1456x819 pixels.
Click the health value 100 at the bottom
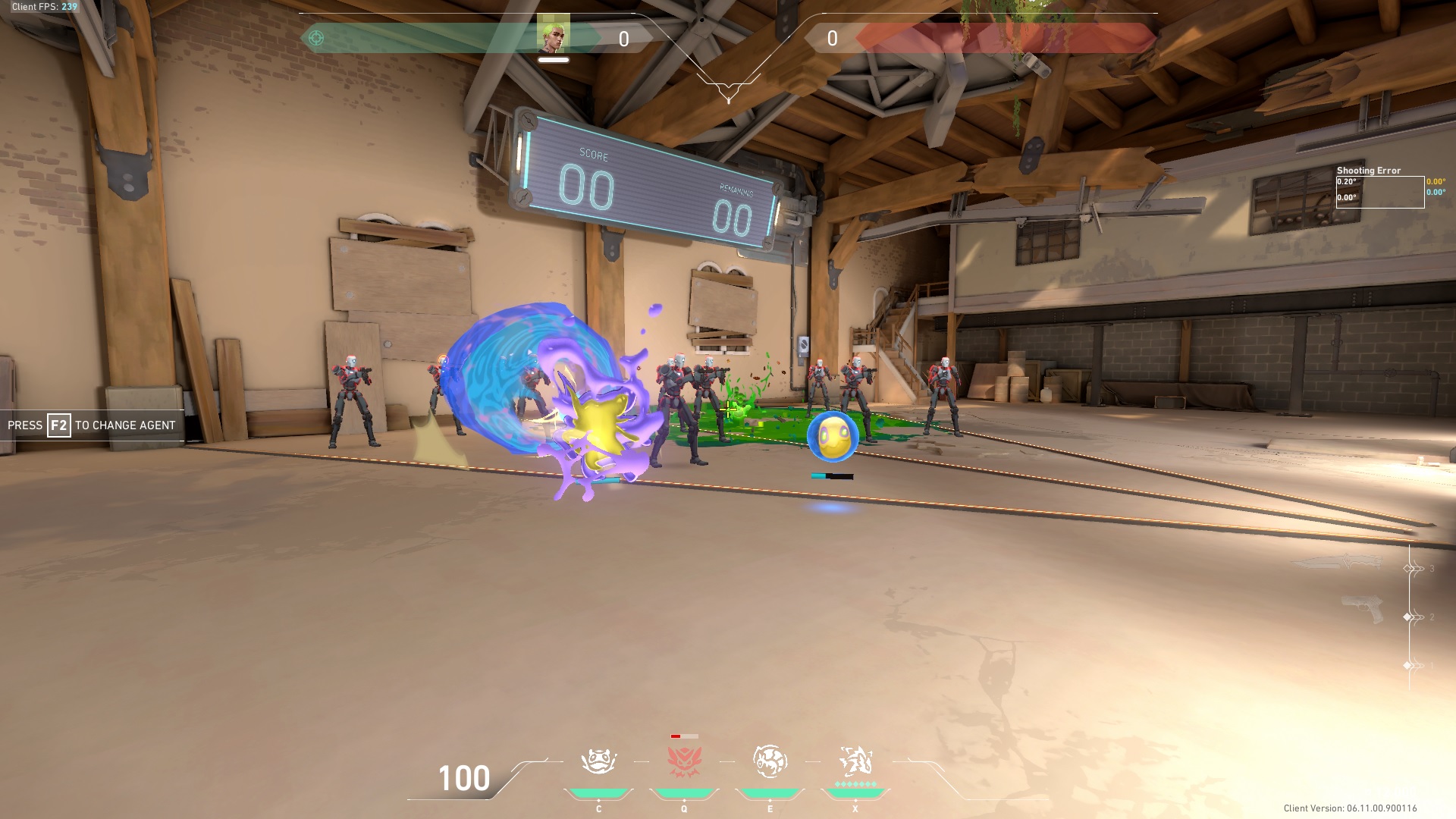pyautogui.click(x=463, y=777)
